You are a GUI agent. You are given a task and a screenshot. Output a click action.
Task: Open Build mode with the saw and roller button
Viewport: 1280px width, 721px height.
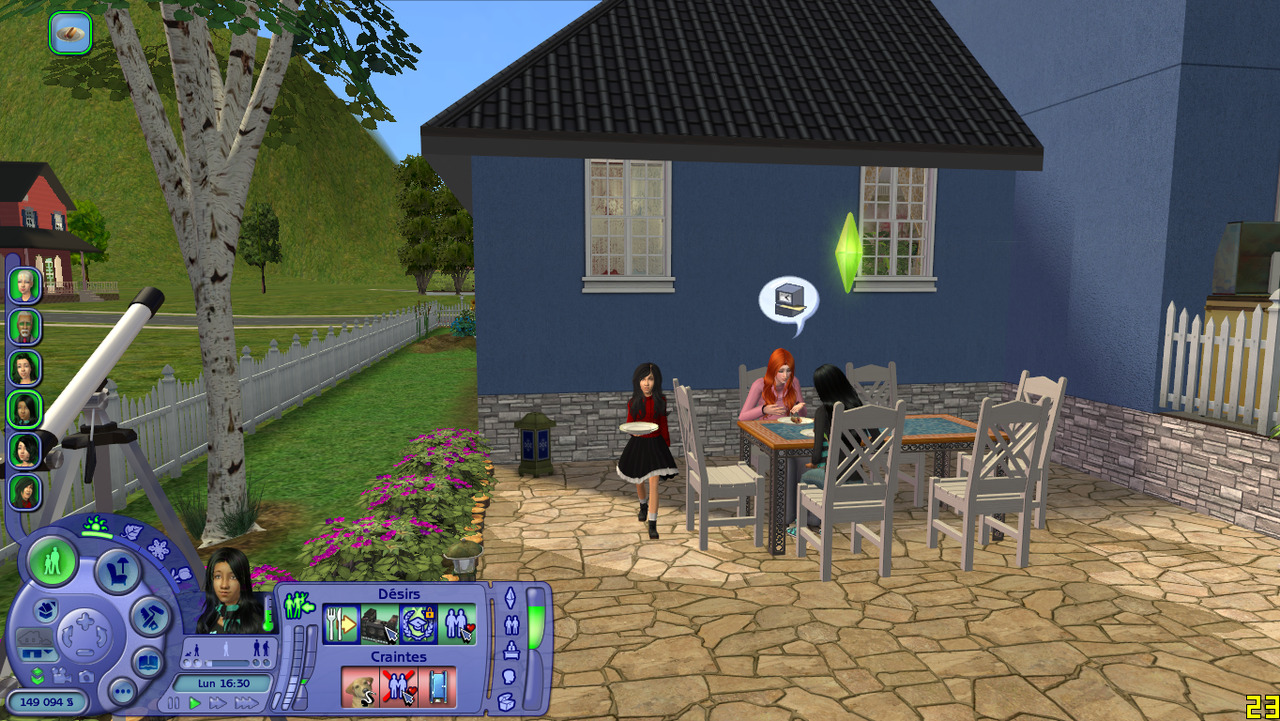click(152, 616)
